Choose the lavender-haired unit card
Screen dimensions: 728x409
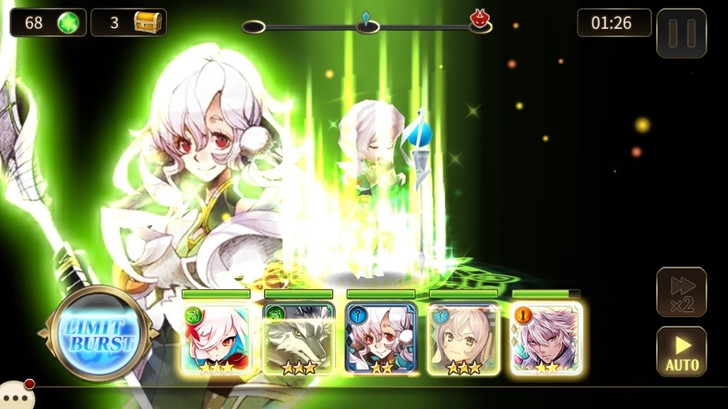(546, 338)
